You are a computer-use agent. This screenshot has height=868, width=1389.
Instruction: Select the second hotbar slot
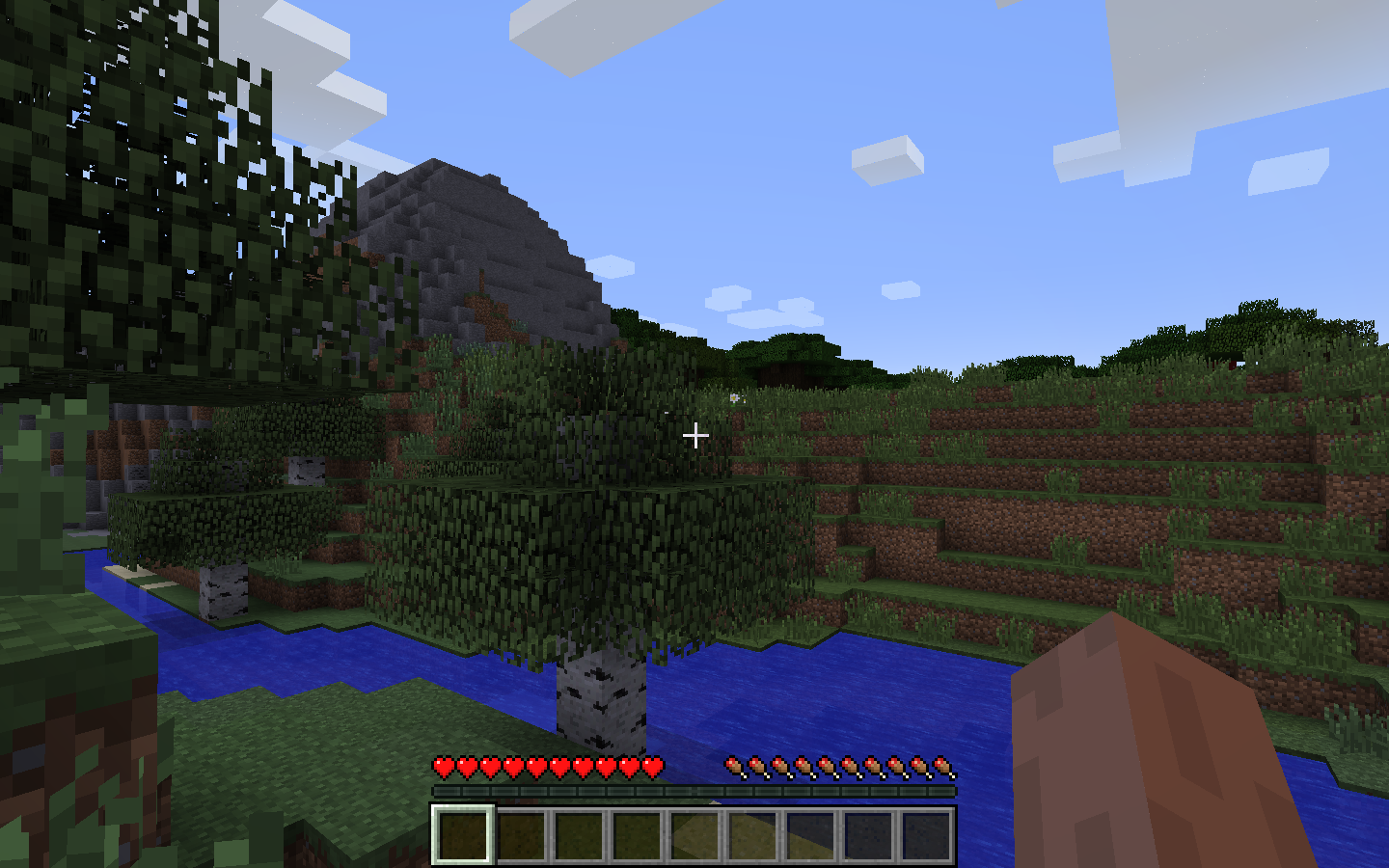pyautogui.click(x=522, y=837)
